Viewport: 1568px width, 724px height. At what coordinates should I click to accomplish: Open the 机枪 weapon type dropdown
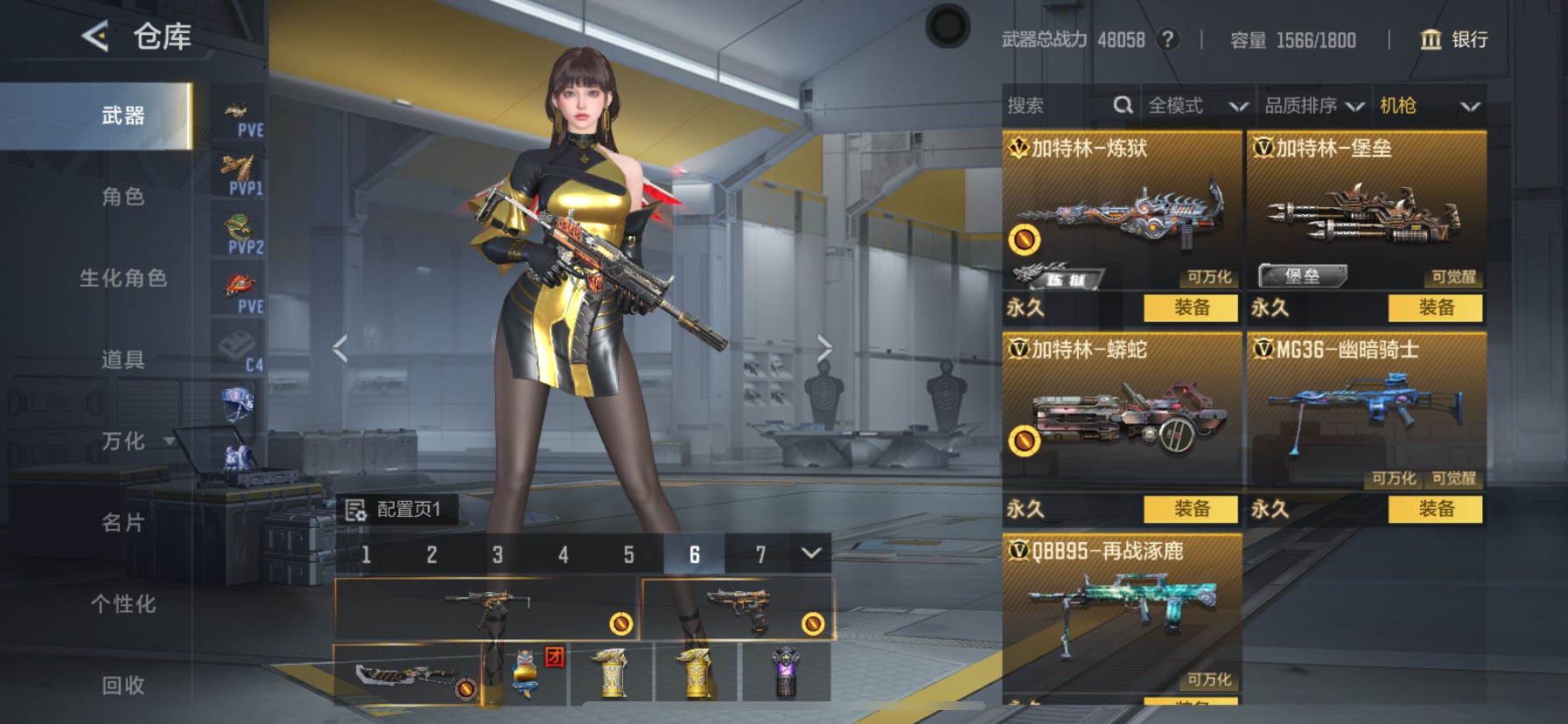click(x=1429, y=106)
